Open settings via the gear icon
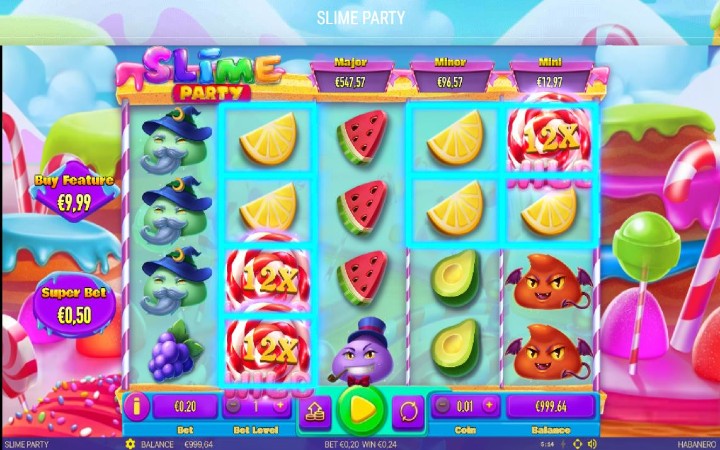This screenshot has height=450, width=720. pos(129,443)
